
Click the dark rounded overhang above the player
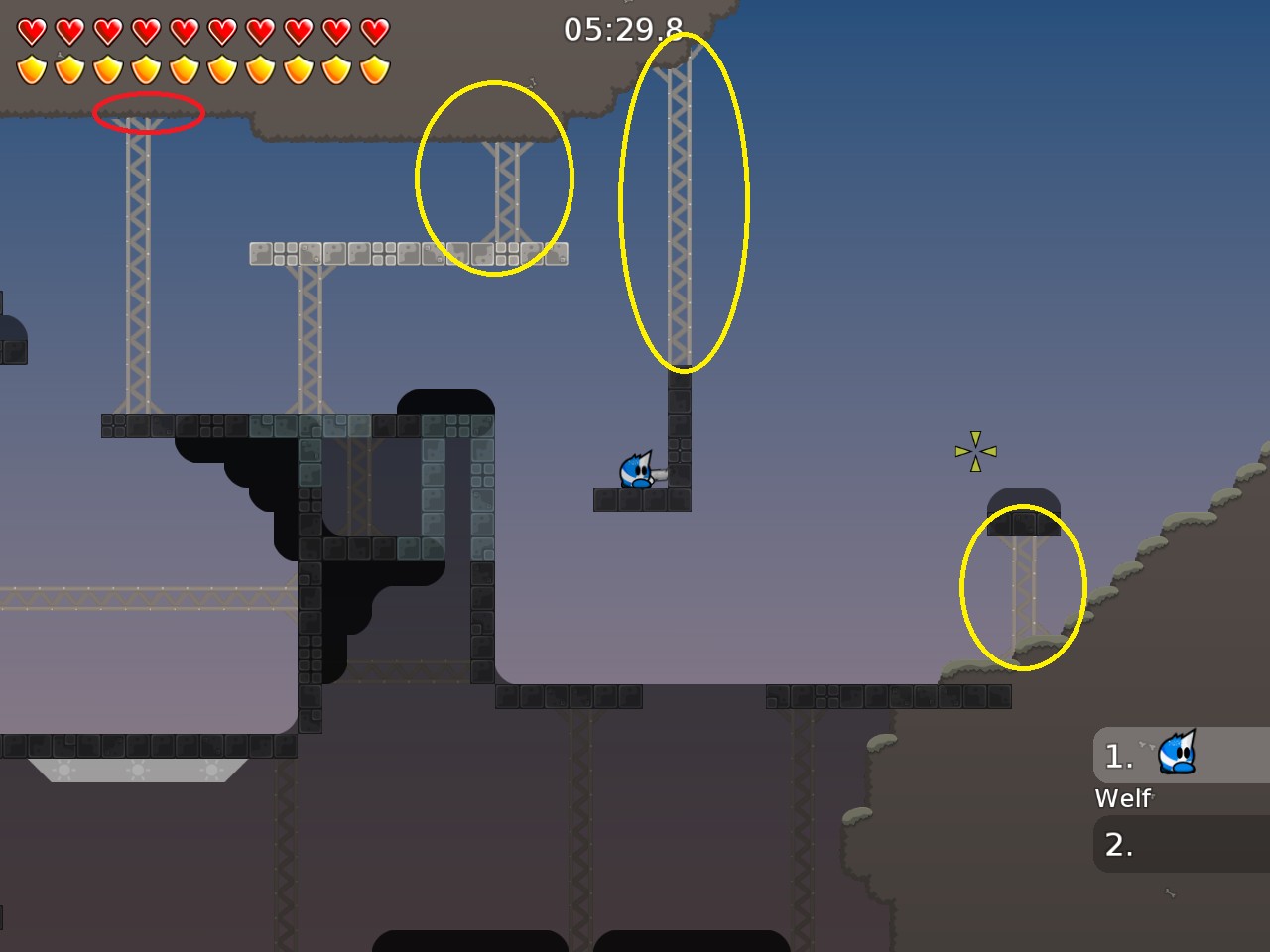coord(444,402)
